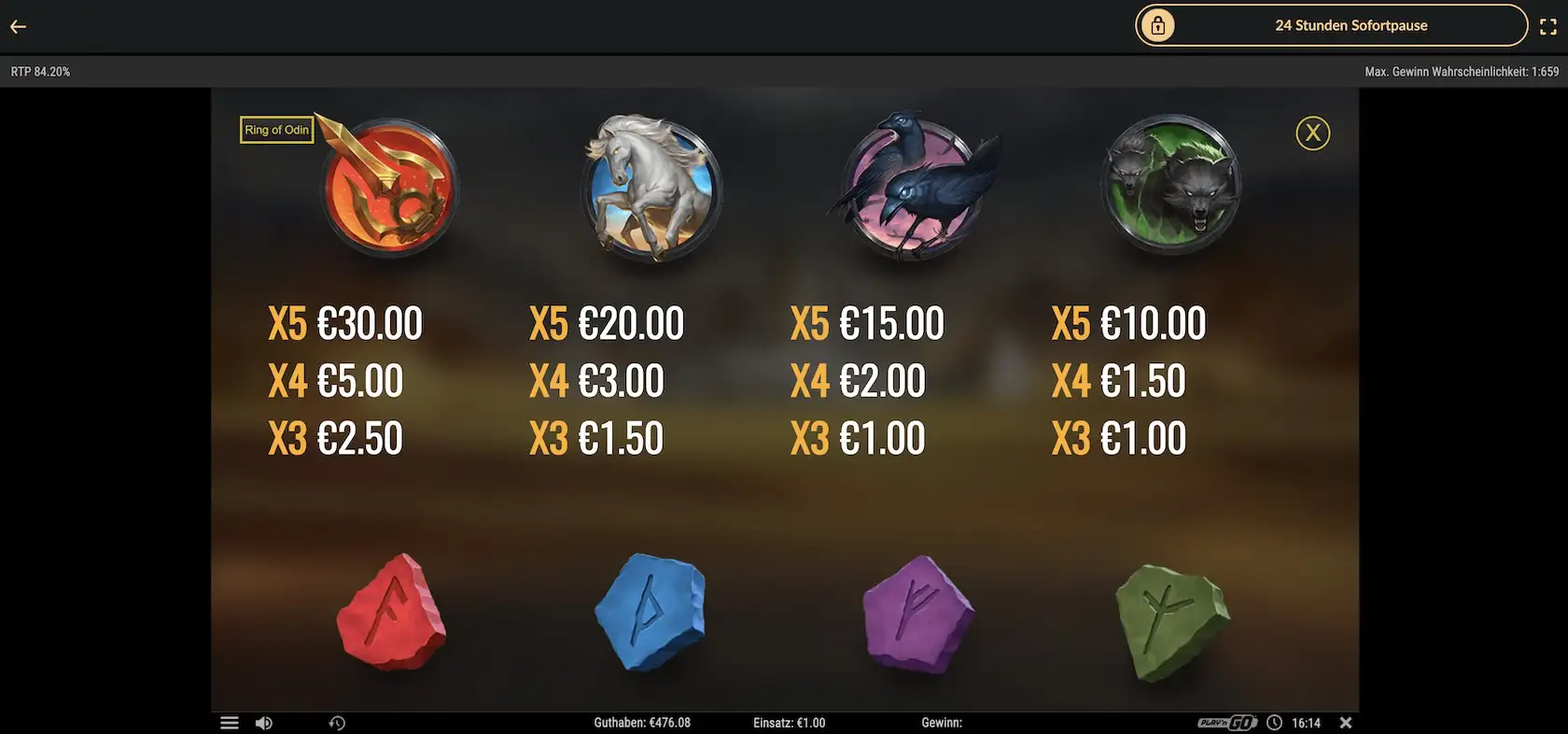Open the hamburger menu in the bottom bar
Viewport: 1568px width, 734px height.
coord(230,723)
